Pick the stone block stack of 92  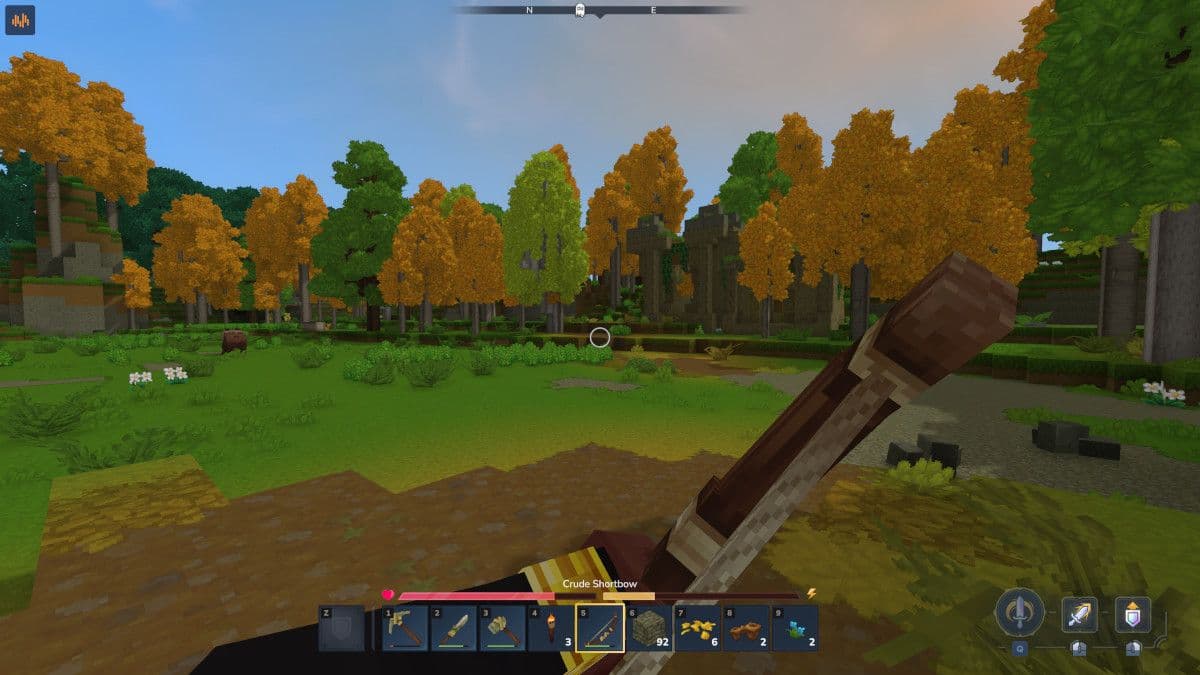[x=649, y=629]
